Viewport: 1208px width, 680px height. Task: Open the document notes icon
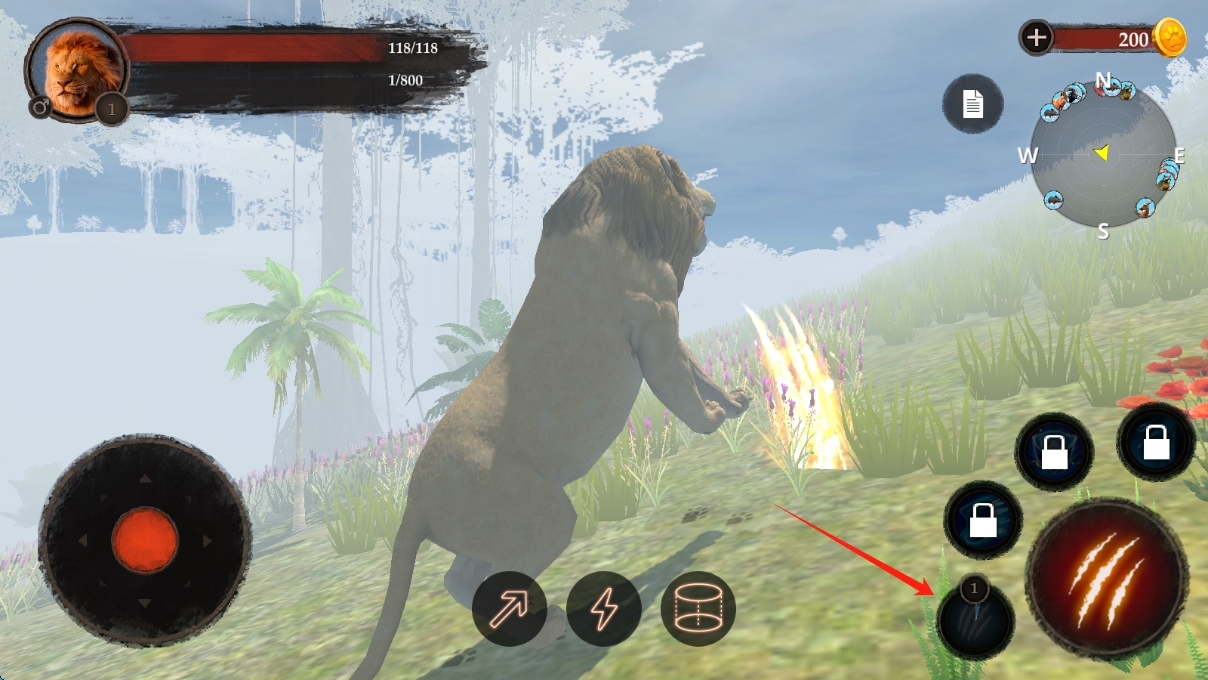pyautogui.click(x=973, y=104)
